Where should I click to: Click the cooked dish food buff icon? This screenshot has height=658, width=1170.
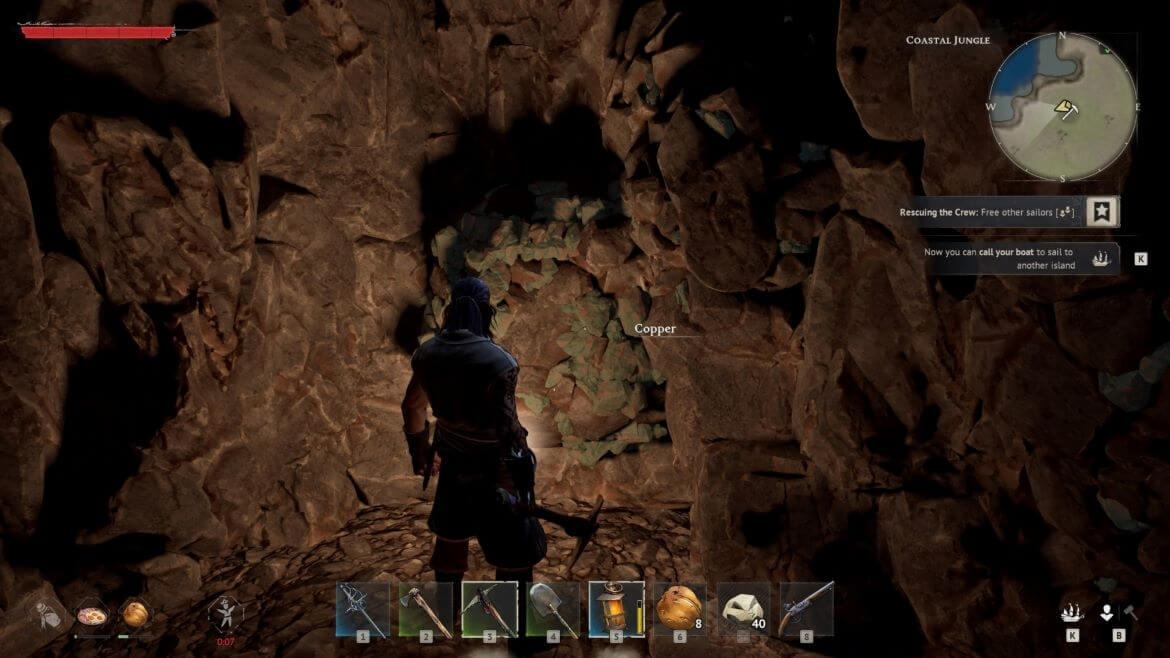click(x=90, y=613)
